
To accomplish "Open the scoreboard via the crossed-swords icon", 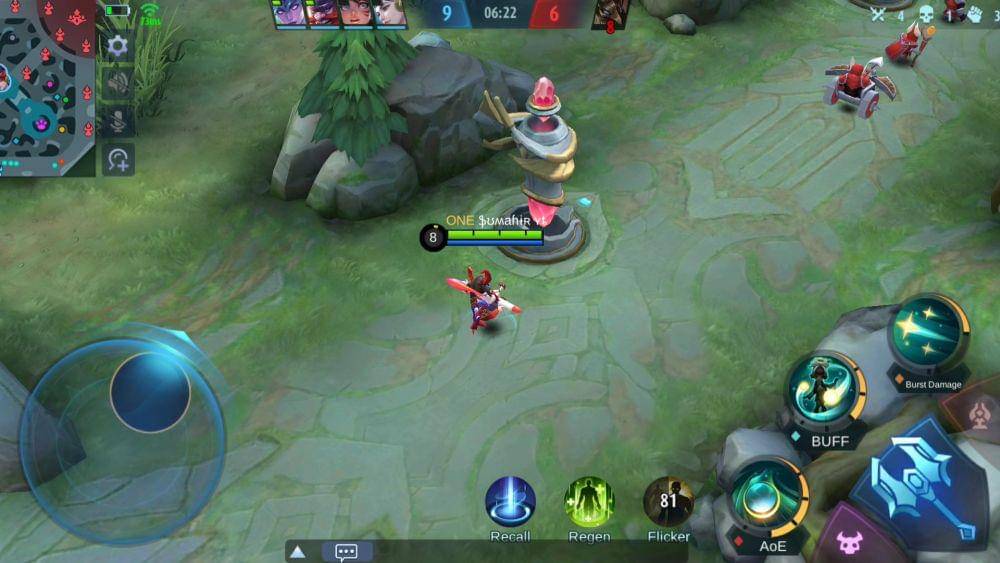I will pyautogui.click(x=878, y=14).
